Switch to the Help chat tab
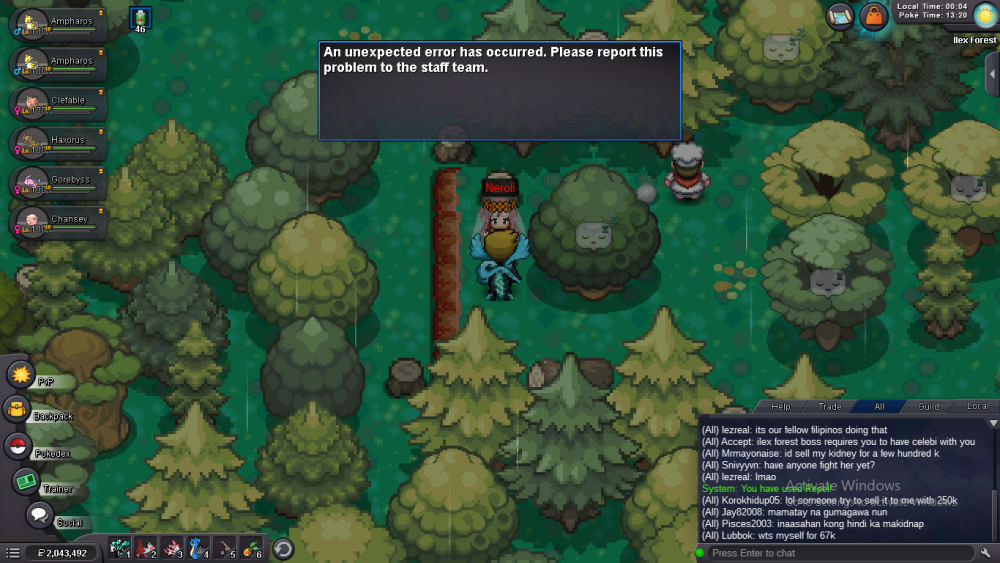The width and height of the screenshot is (1000, 563). tap(781, 407)
